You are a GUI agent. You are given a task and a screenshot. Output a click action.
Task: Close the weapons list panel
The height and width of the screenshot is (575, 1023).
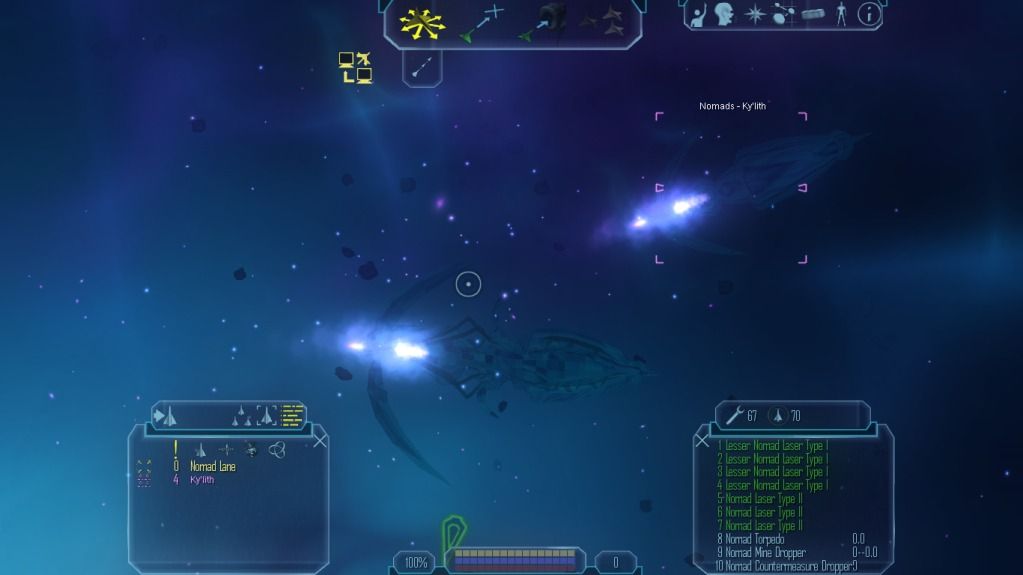[x=701, y=440]
